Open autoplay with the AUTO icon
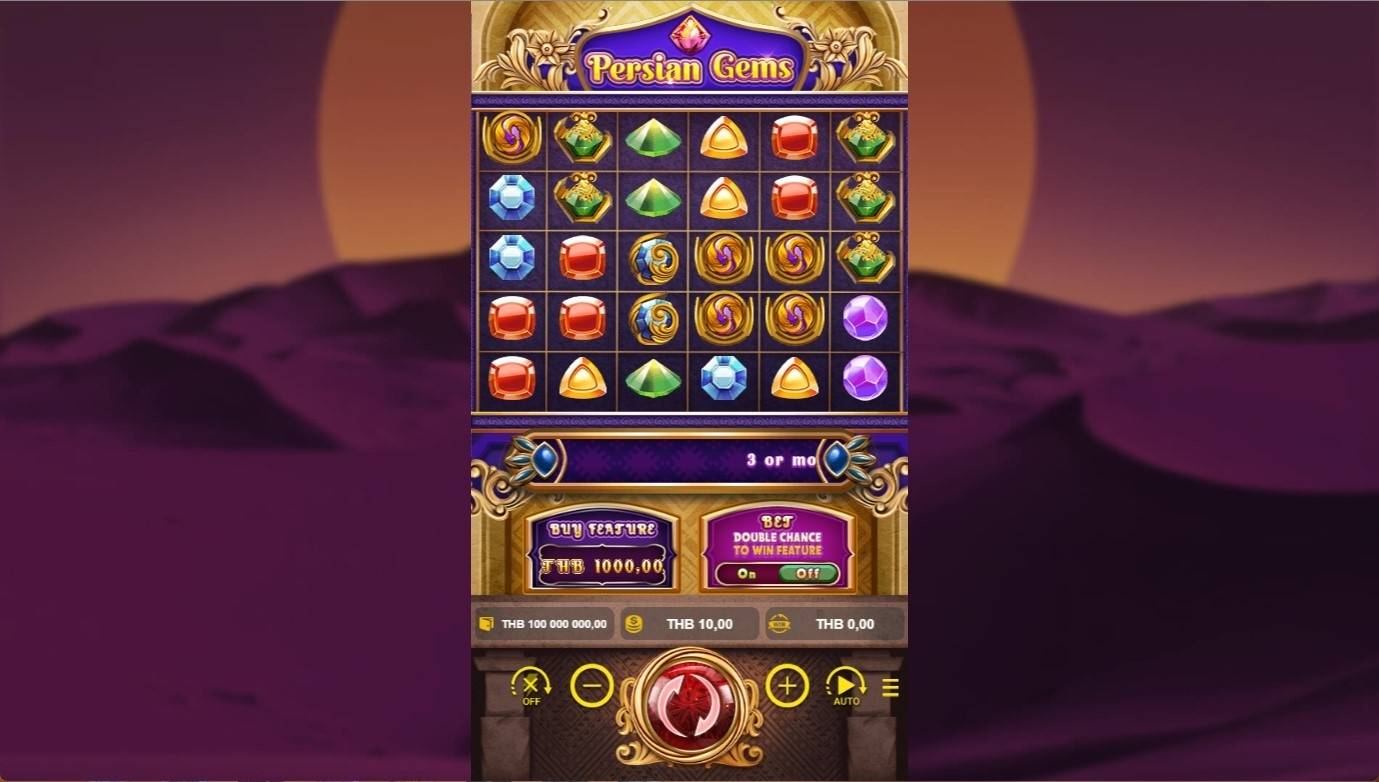The image size is (1379, 782). 845,687
